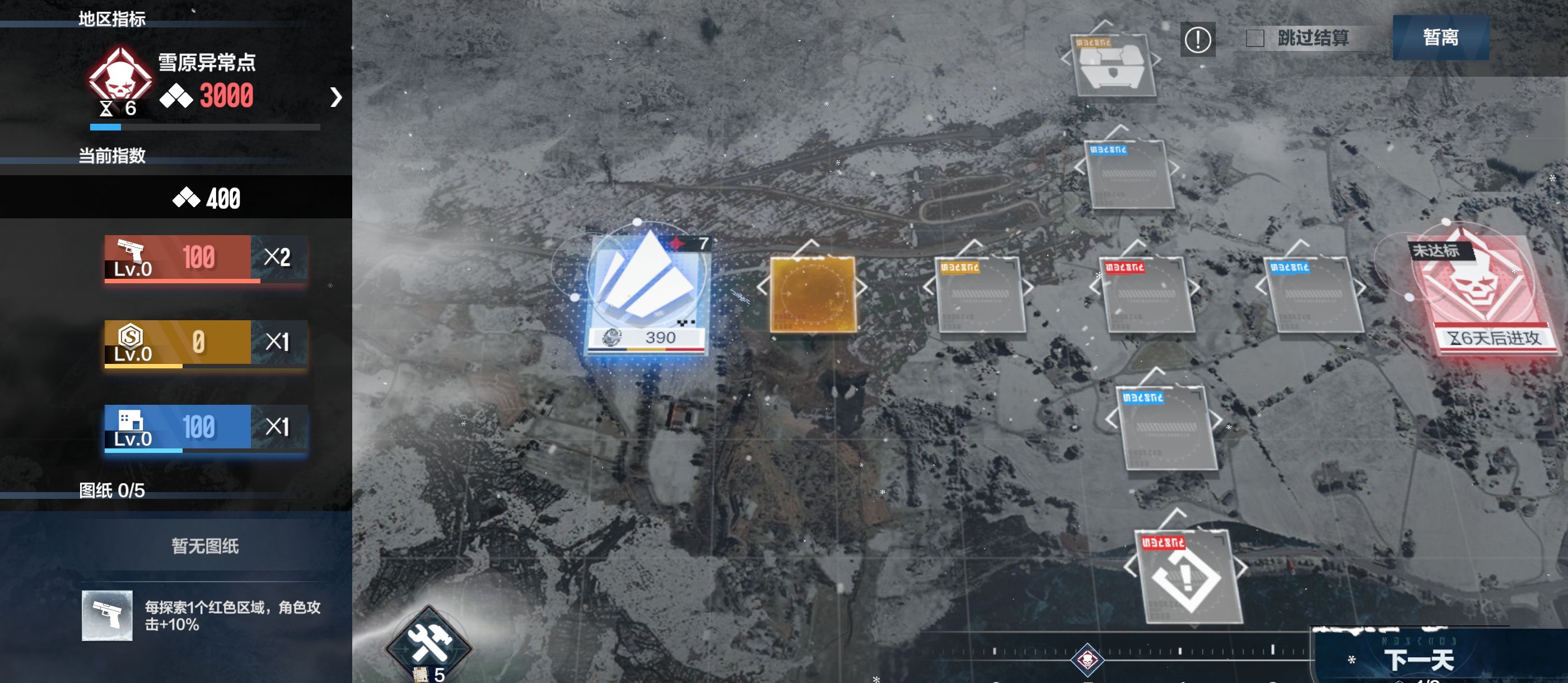Select the blue base tile showing 390
1568x683 pixels.
pos(647,291)
